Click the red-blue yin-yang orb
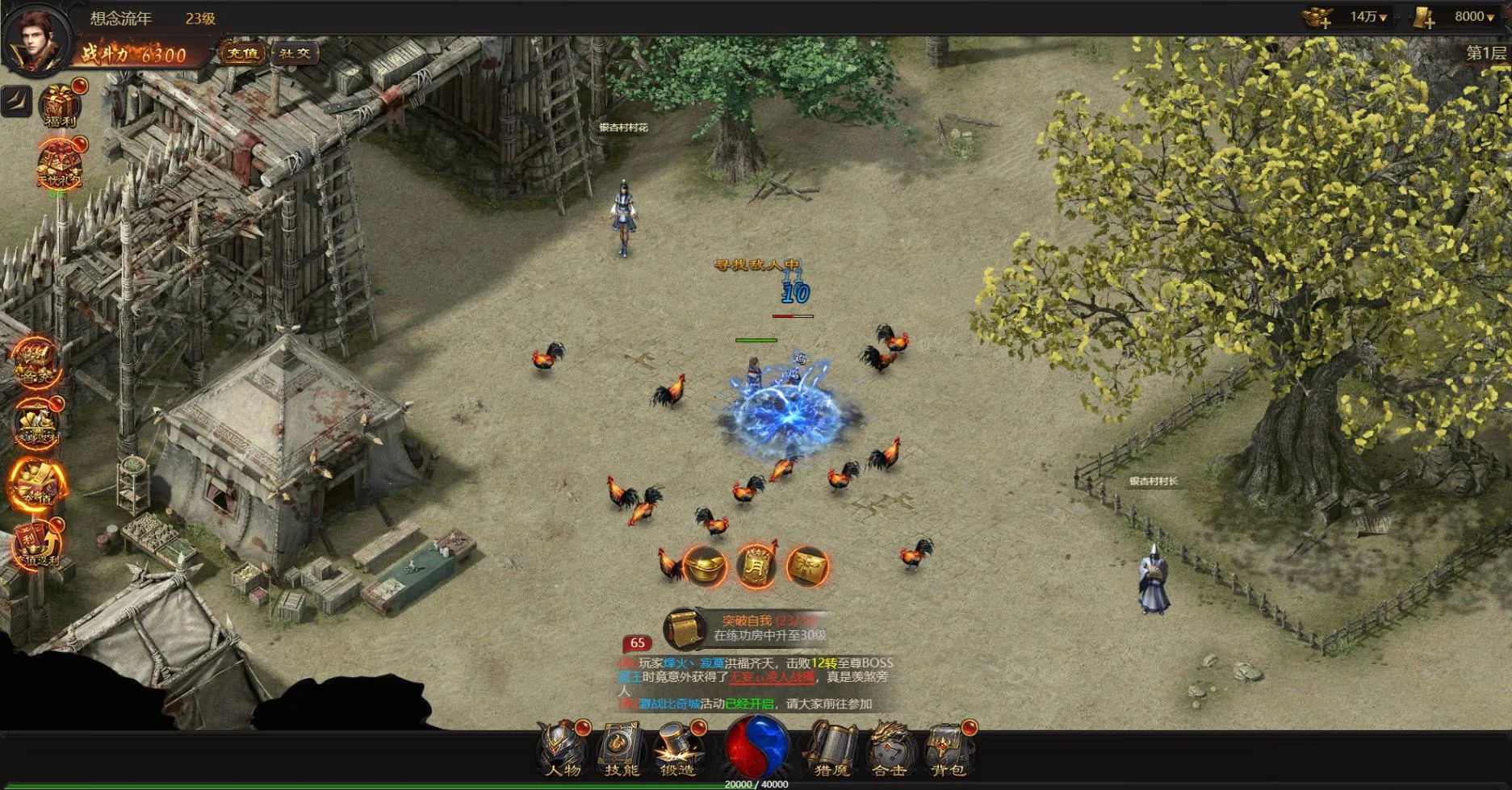This screenshot has width=1512, height=790. [x=756, y=746]
